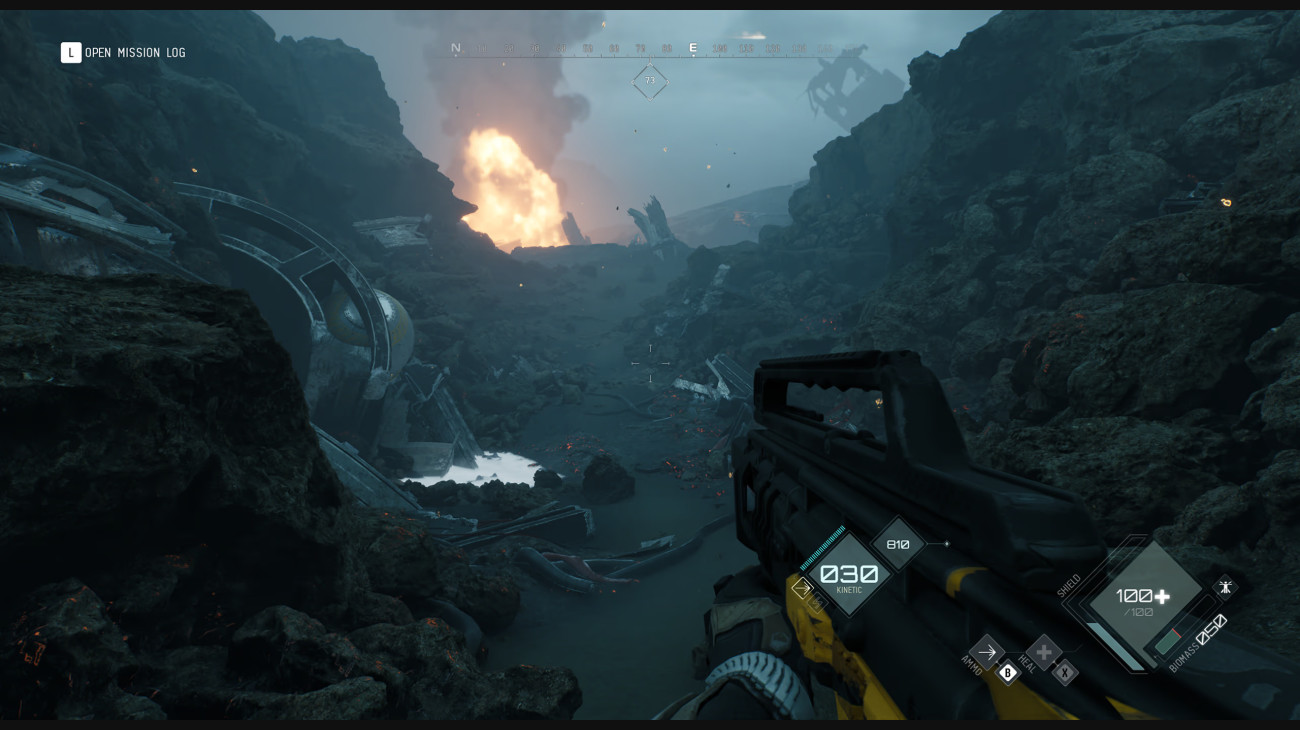Click the reserve ammo 810 diamond
The height and width of the screenshot is (730, 1300).
click(x=898, y=543)
